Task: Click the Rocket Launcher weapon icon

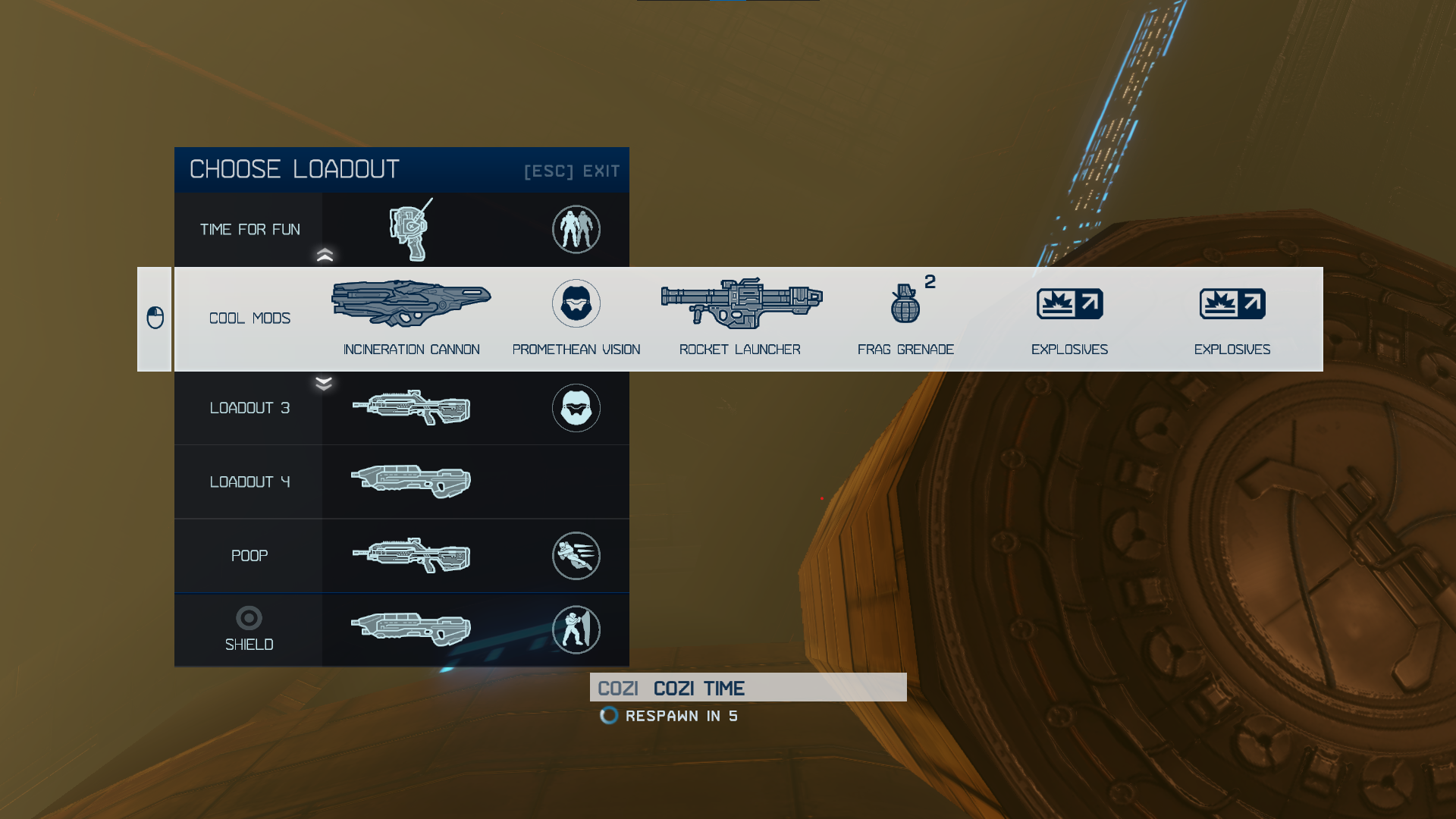Action: 741,303
